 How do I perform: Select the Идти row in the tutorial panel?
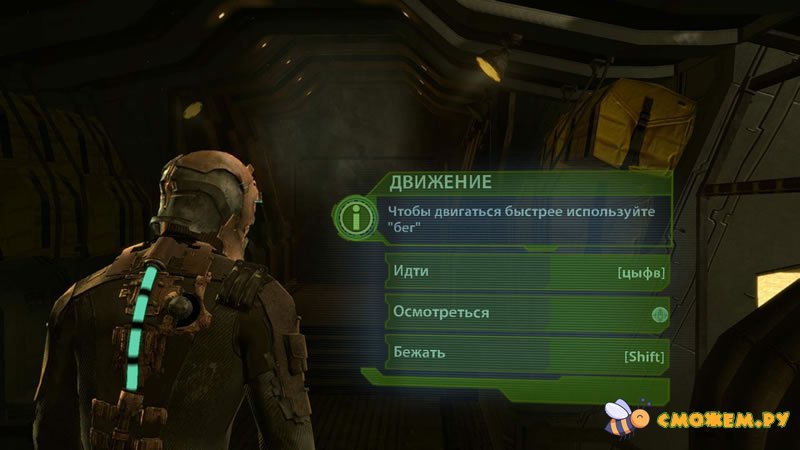pyautogui.click(x=527, y=272)
